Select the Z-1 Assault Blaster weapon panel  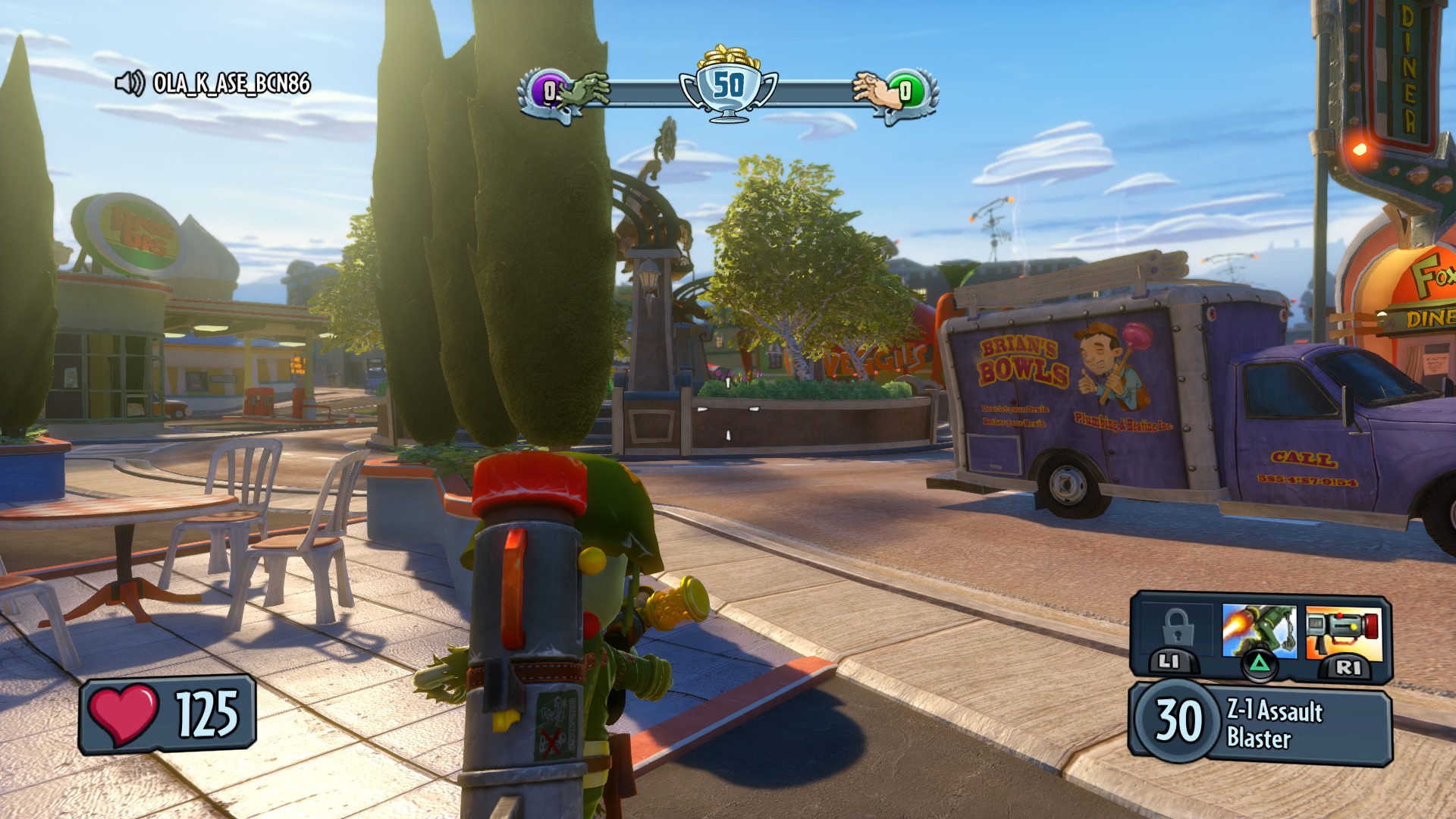1260,723
